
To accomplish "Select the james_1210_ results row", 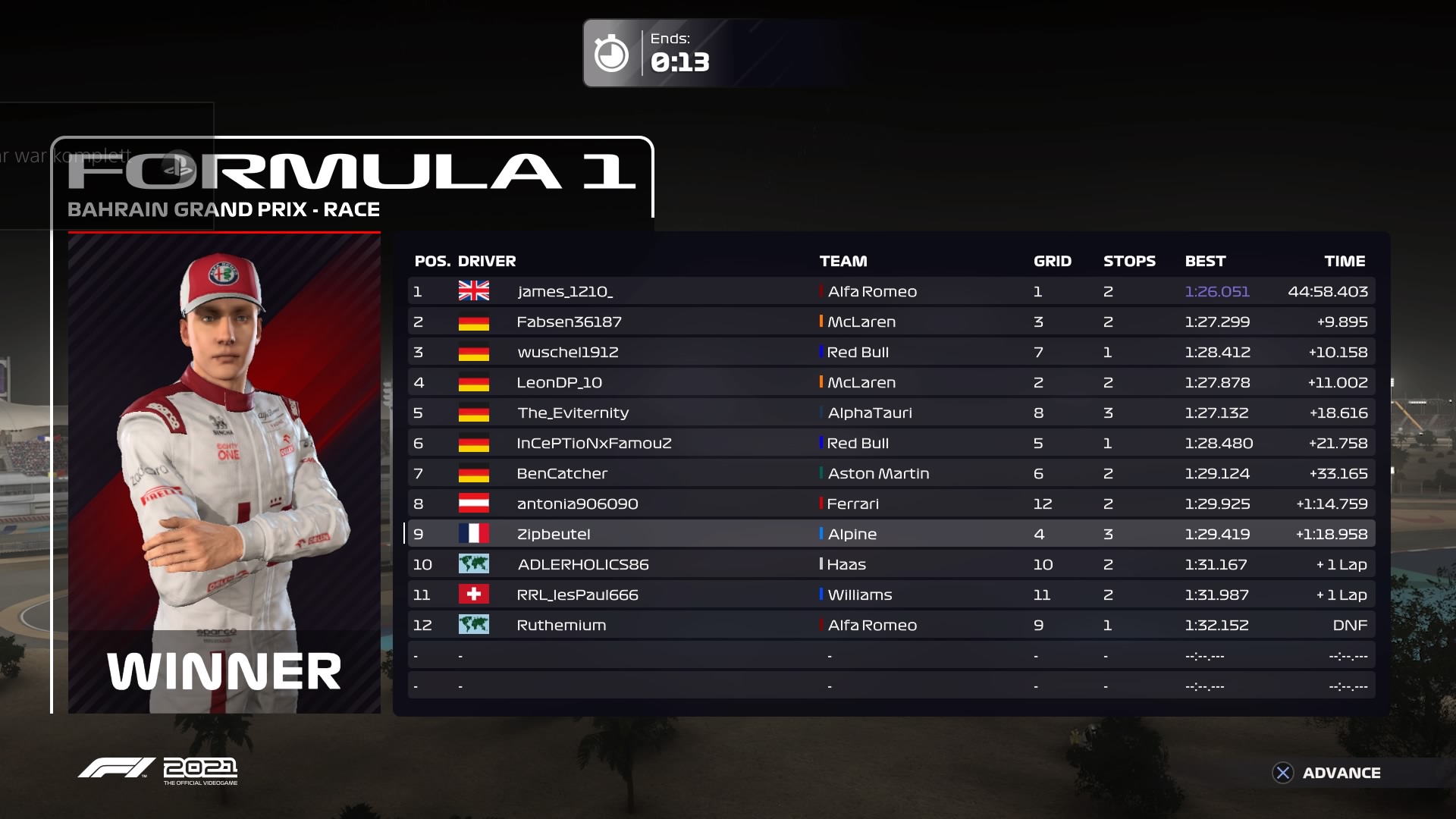I will point(890,291).
